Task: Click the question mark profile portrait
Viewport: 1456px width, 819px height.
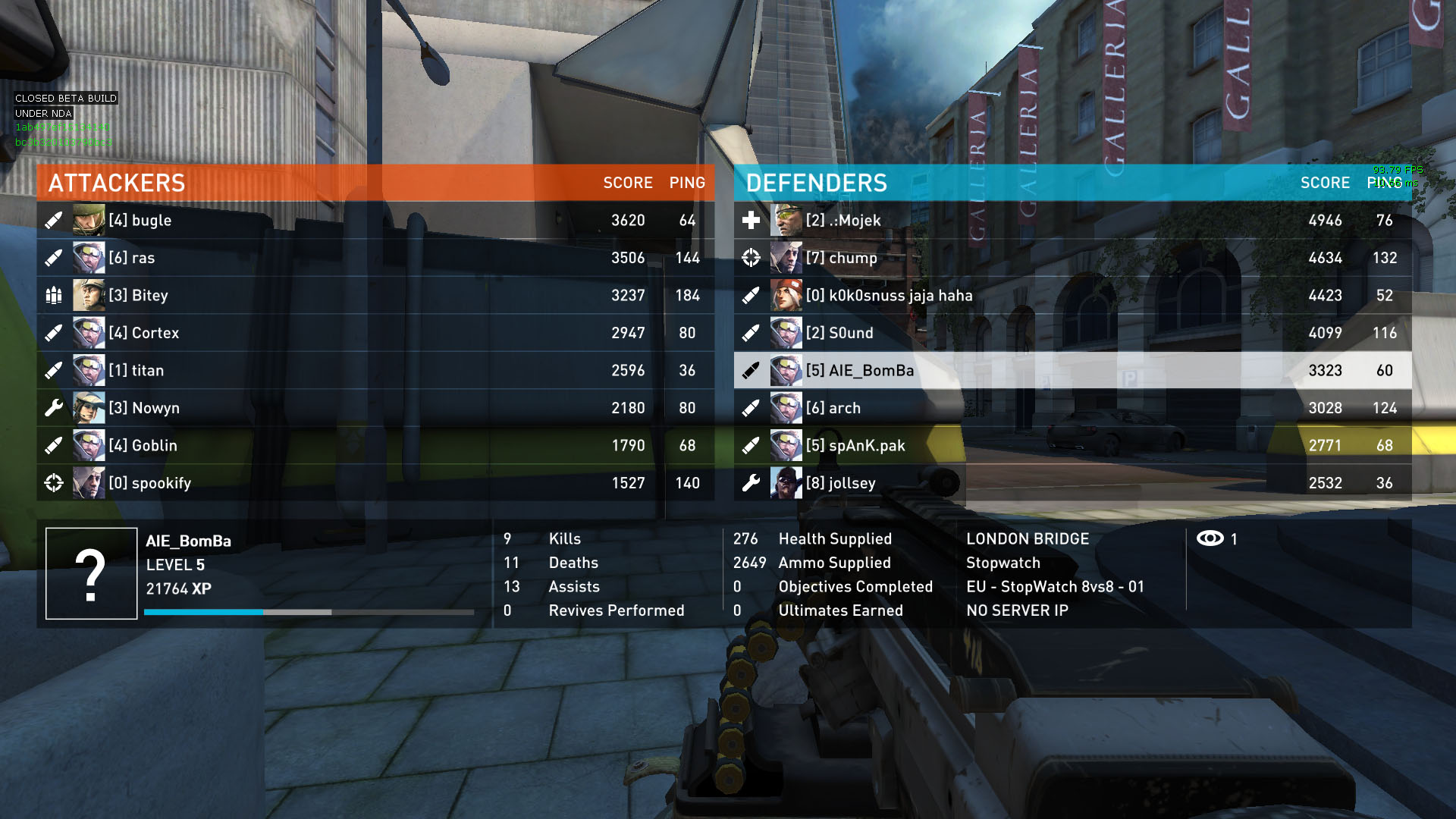Action: pos(91,574)
